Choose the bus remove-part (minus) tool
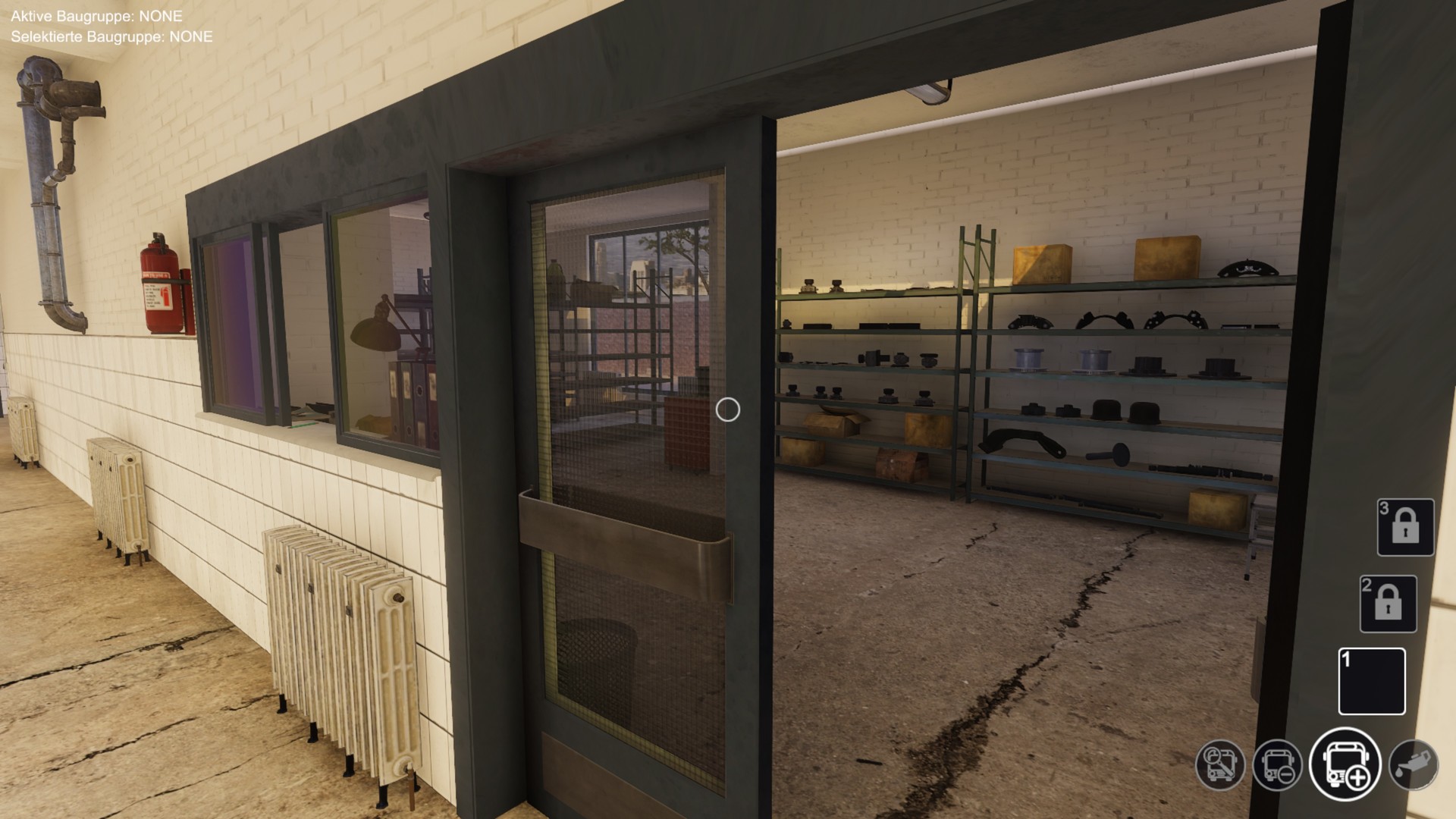 coord(1278,764)
